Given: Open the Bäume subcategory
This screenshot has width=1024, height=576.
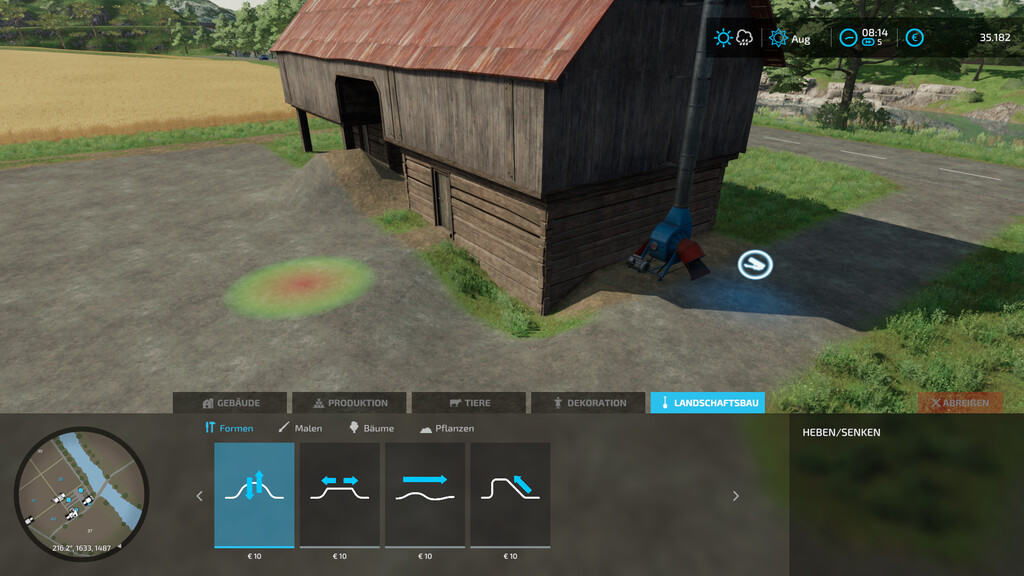Looking at the screenshot, I should pyautogui.click(x=371, y=428).
